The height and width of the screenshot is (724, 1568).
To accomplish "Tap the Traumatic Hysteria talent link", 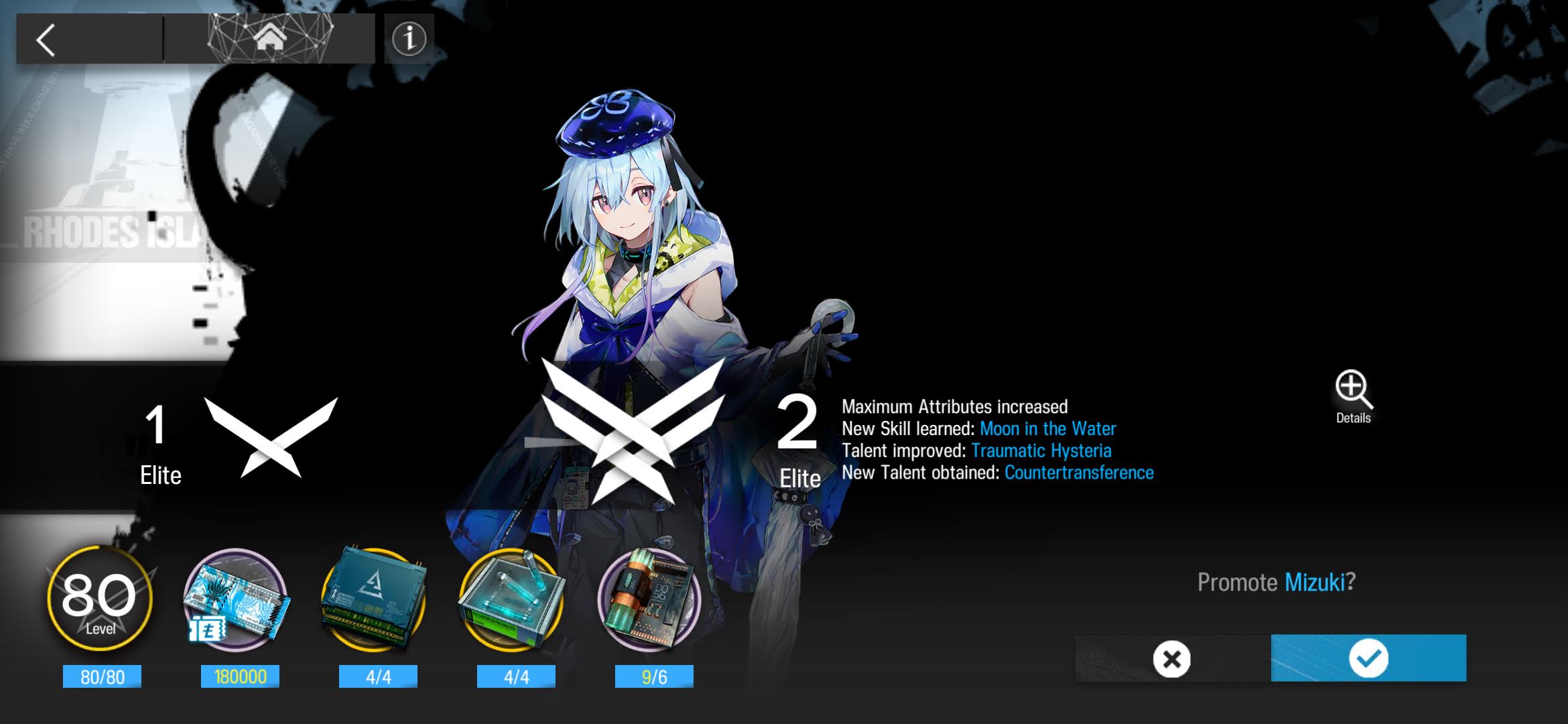I will click(1041, 451).
